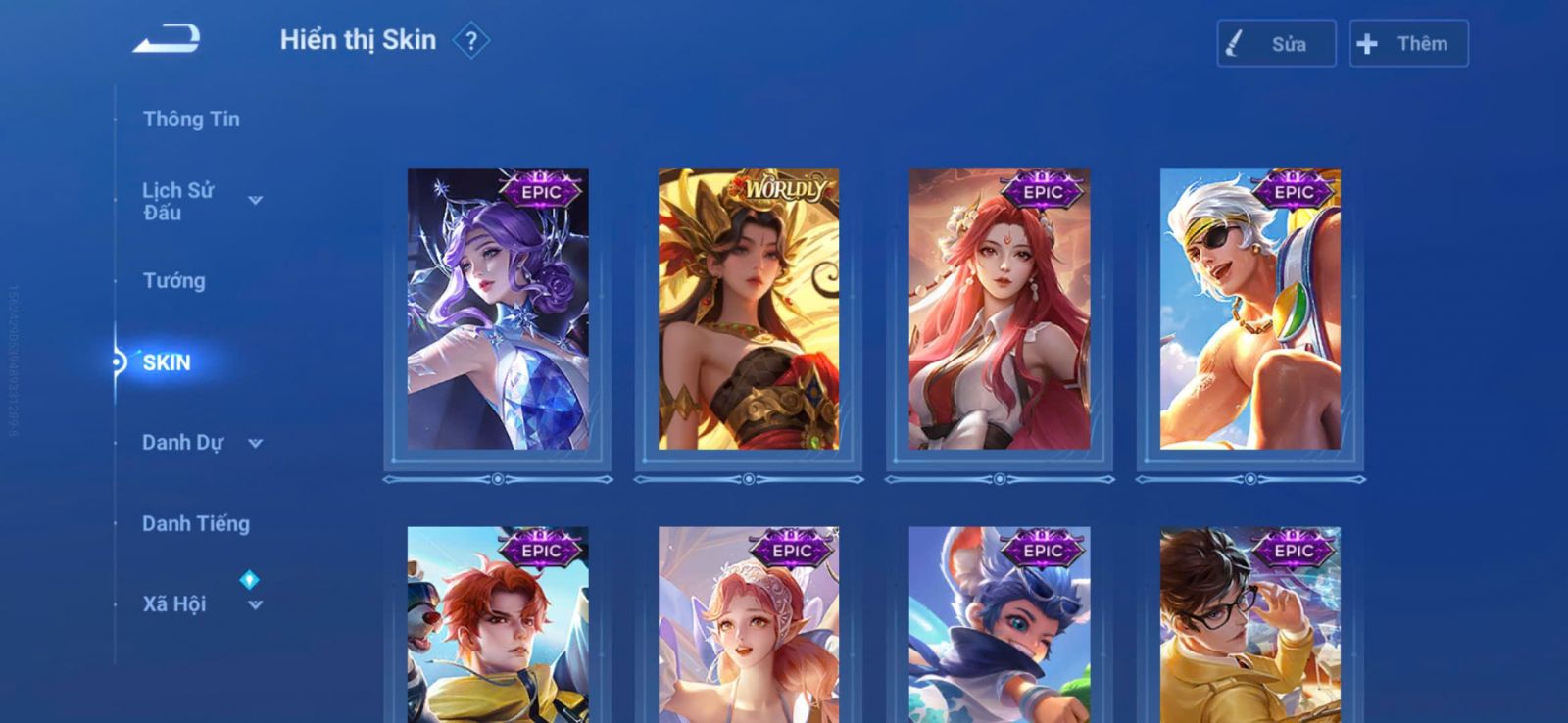Choose the golden Worldly skin card
This screenshot has width=1568, height=723.
[749, 309]
